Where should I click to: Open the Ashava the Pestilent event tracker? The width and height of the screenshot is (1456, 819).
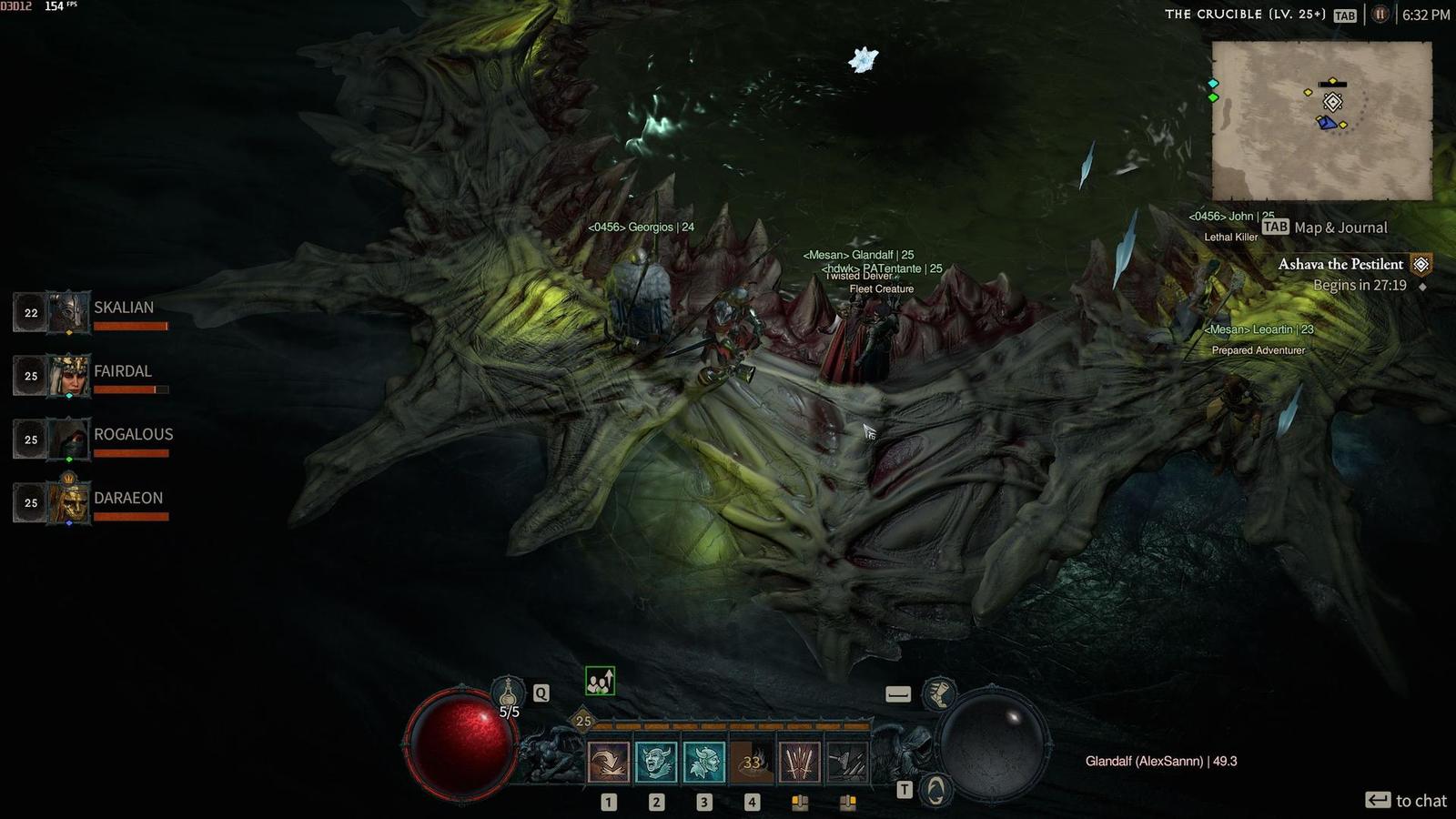click(x=1340, y=265)
